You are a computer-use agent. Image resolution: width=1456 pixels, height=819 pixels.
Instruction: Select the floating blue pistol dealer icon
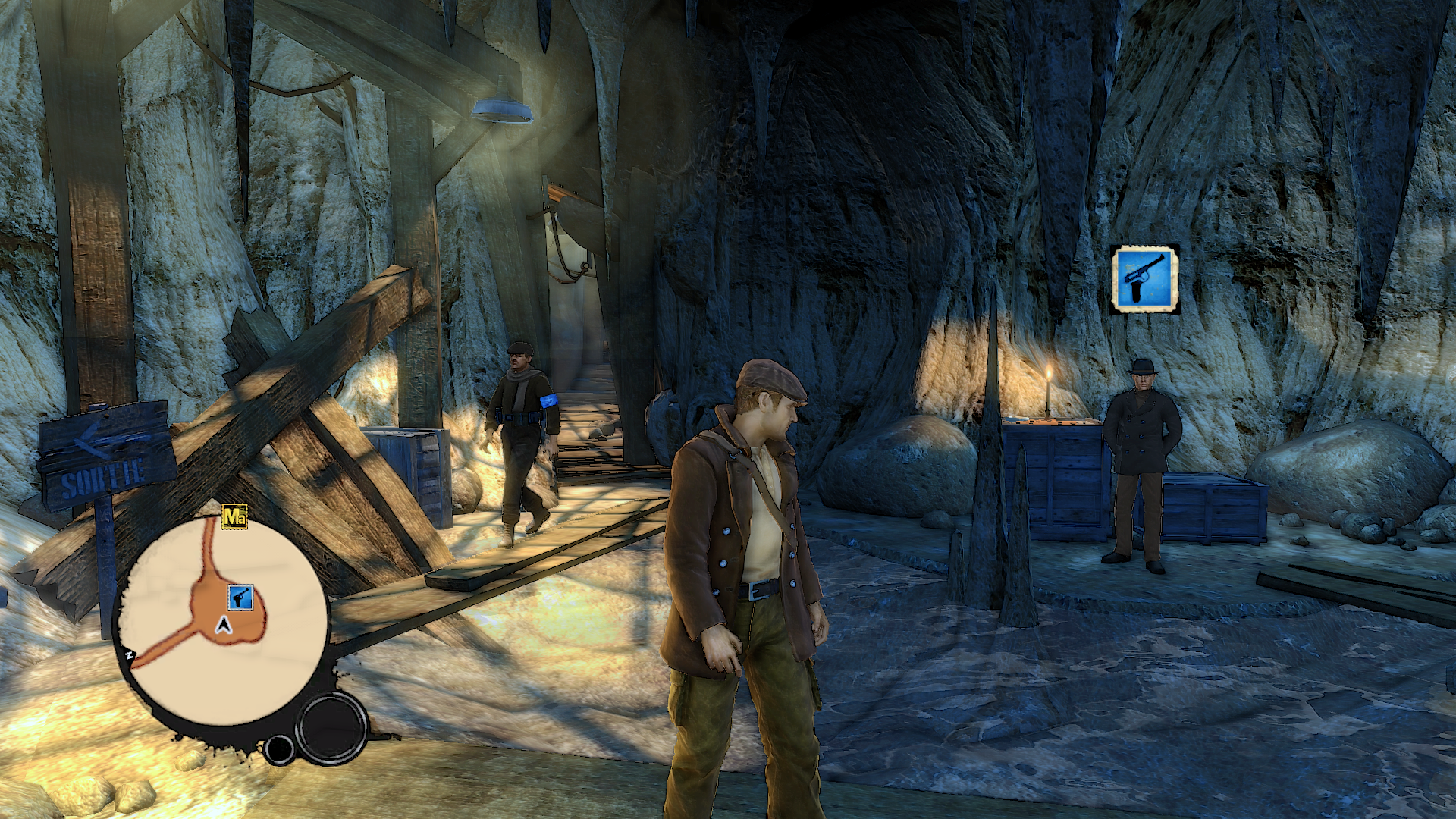coord(1144,279)
